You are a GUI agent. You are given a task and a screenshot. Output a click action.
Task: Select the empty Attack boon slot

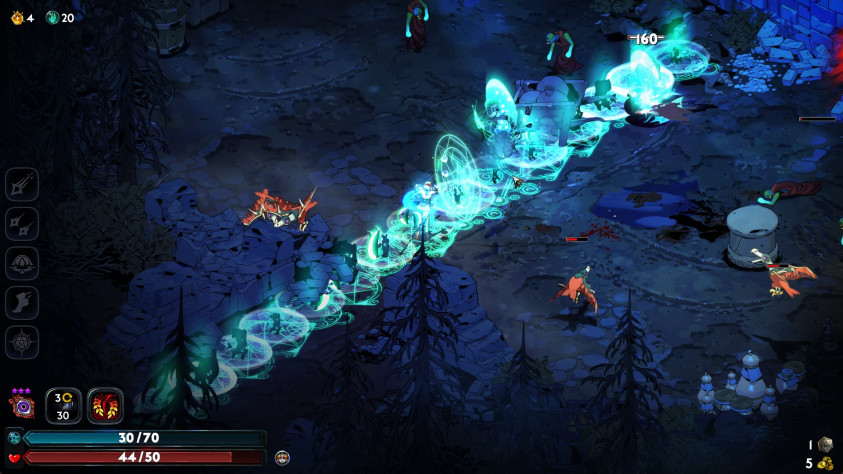pos(22,184)
